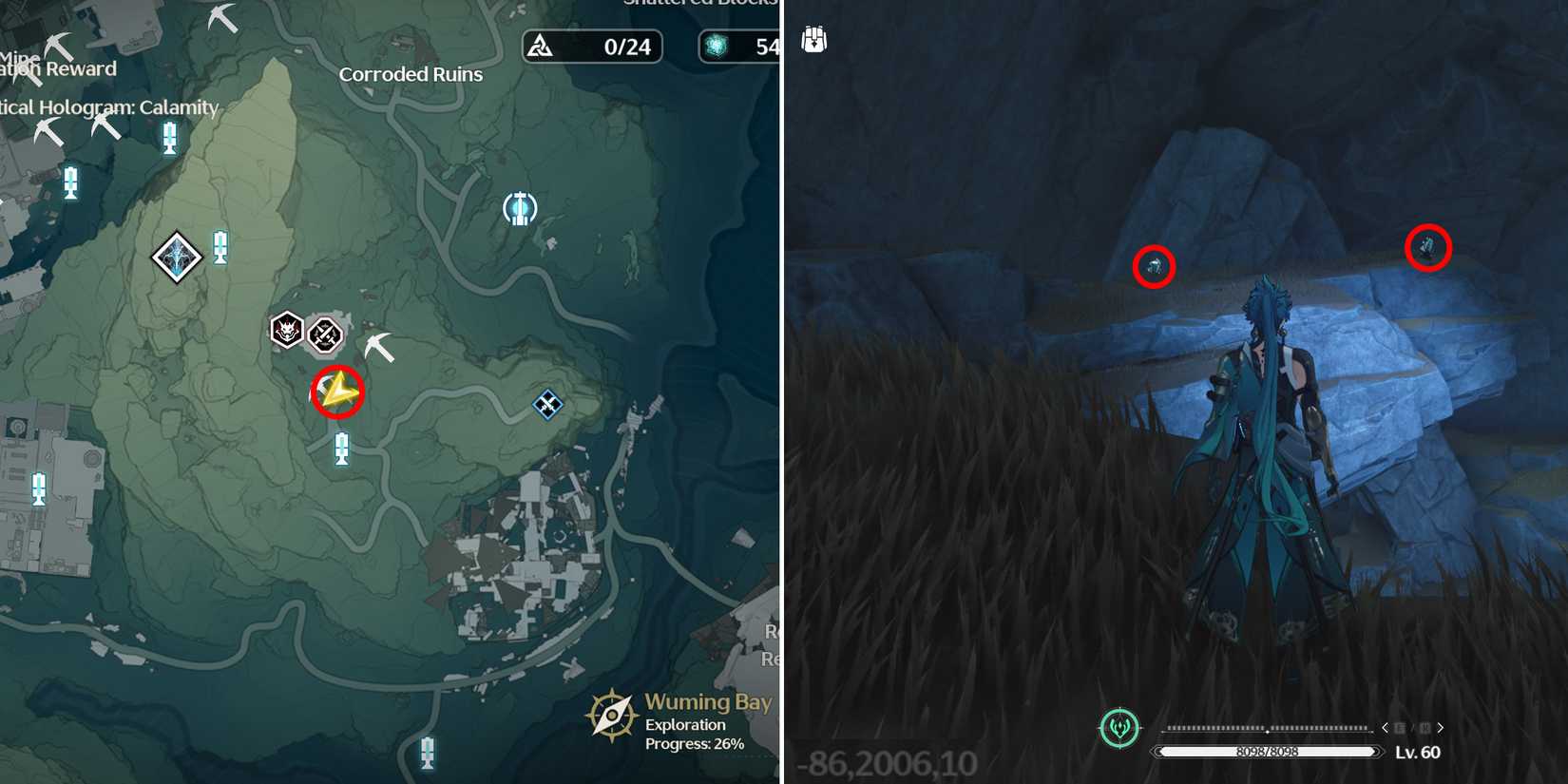Image resolution: width=1568 pixels, height=784 pixels.
Task: Click the circular blue marker above Corroded Ruins
Action: [519, 207]
